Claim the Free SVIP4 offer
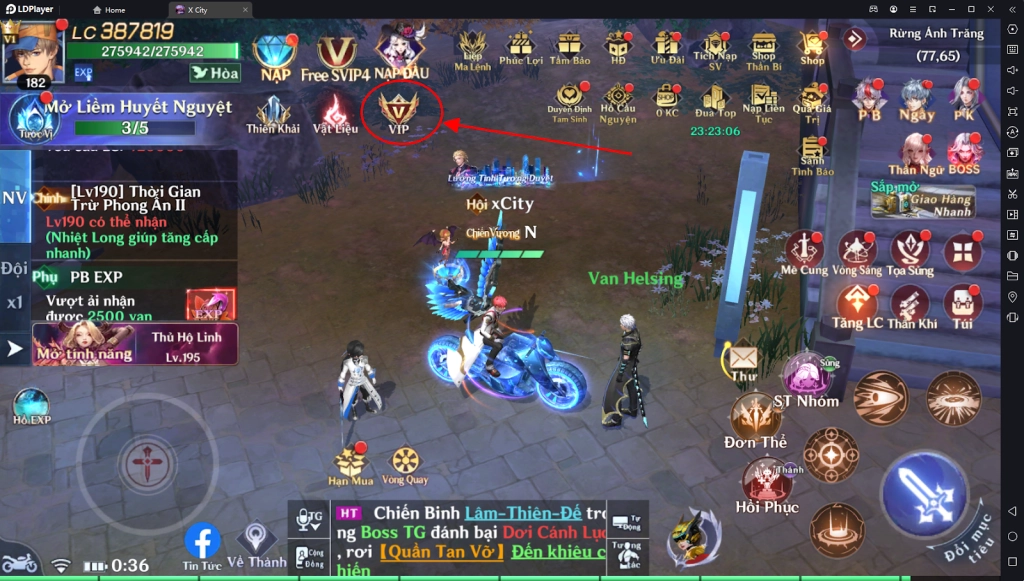This screenshot has width=1024, height=581. click(335, 54)
